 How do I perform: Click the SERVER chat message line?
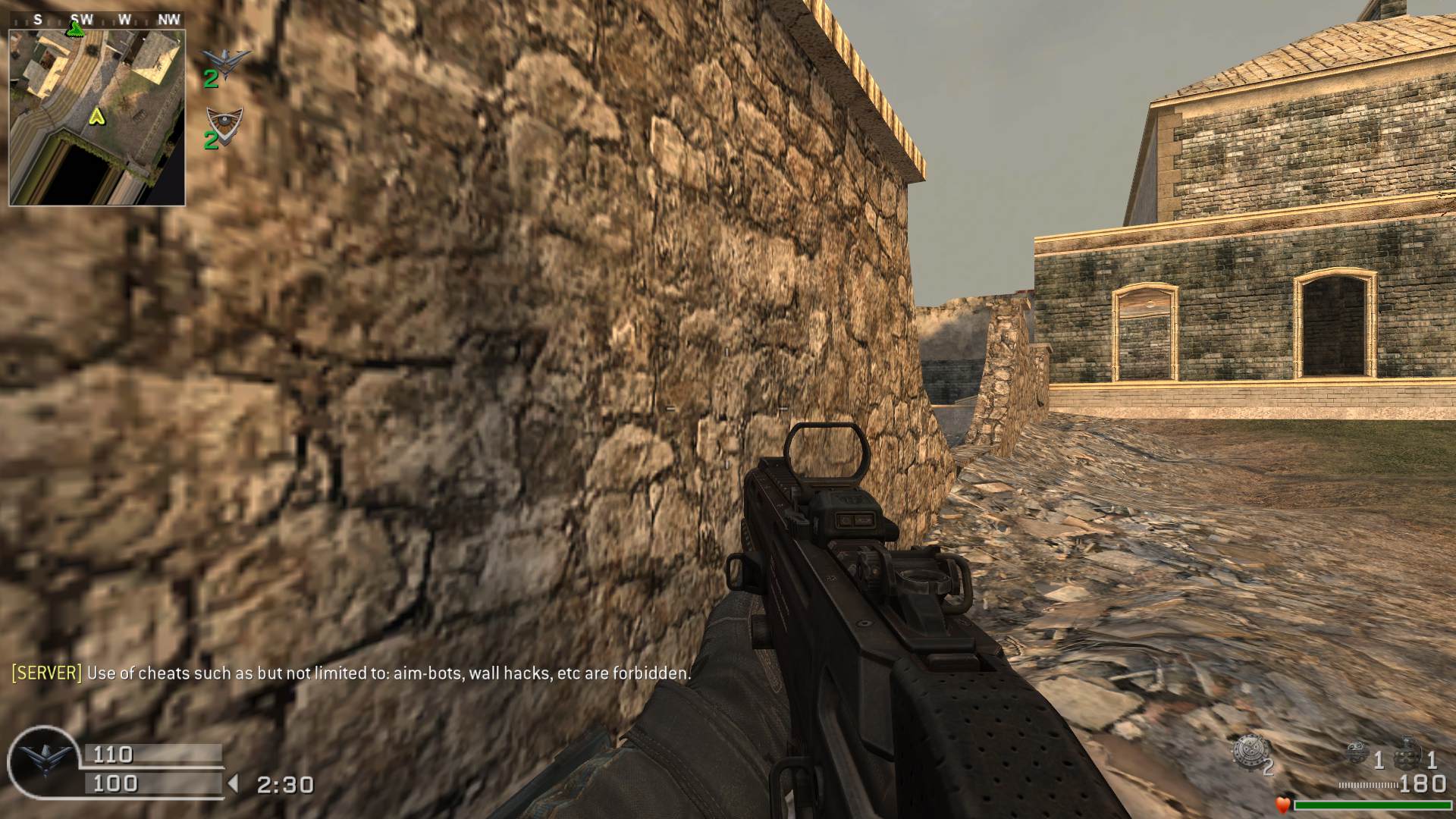pyautogui.click(x=351, y=673)
